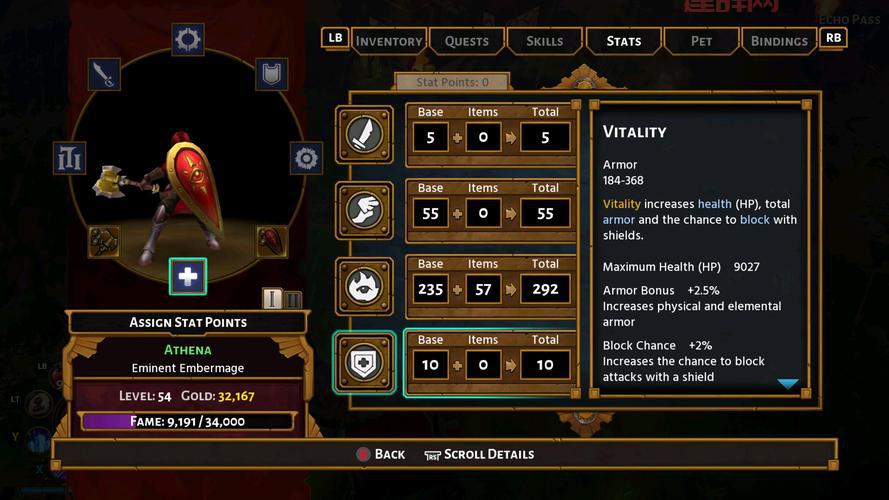Open the Bindings tab
889x500 pixels.
778,41
